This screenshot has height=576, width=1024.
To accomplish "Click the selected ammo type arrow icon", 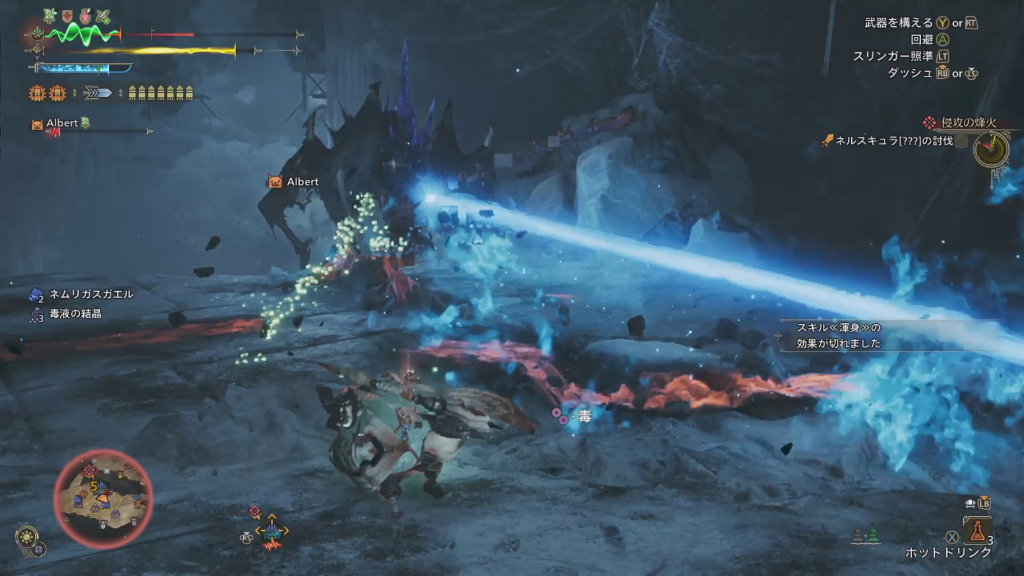I will (98, 93).
